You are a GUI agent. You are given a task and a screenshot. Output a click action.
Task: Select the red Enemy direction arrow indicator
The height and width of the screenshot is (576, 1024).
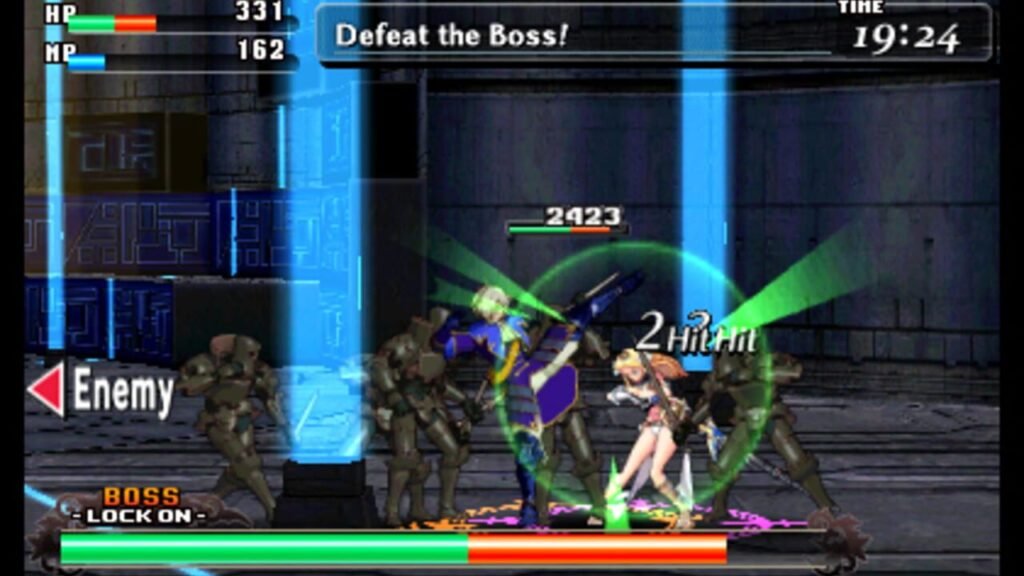pos(46,391)
